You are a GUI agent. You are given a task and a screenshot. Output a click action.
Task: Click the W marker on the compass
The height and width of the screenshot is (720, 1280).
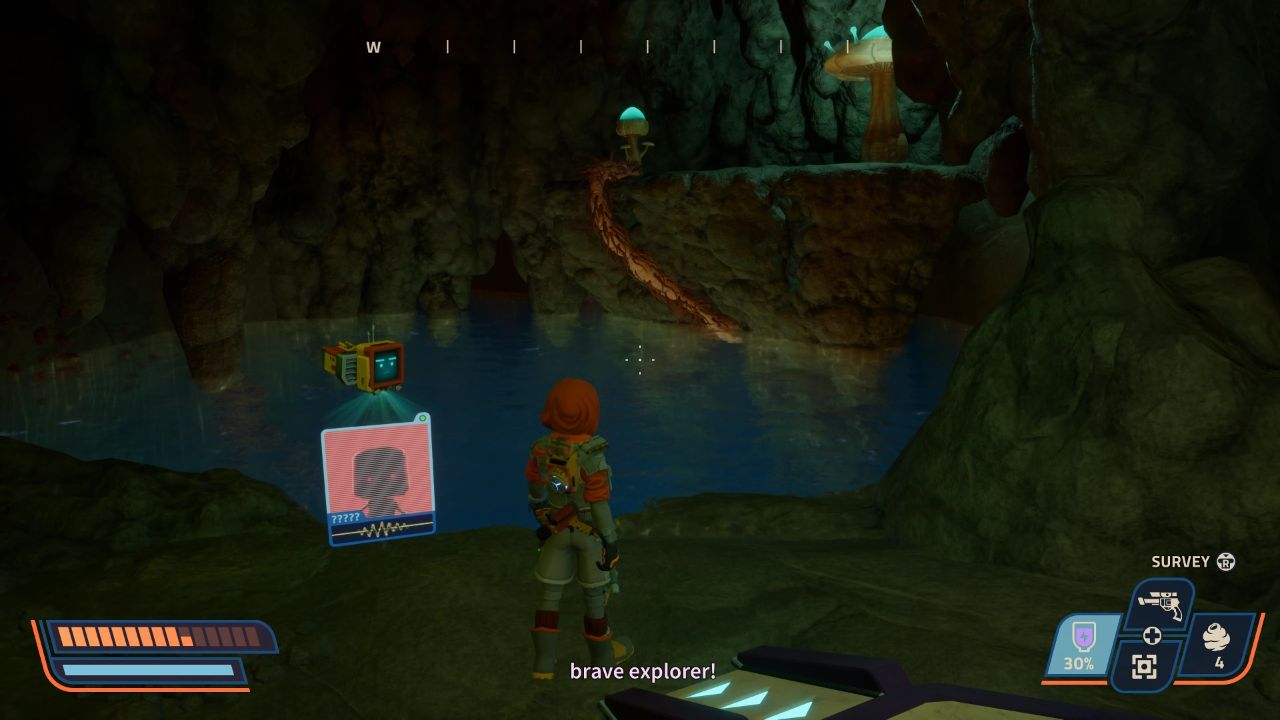point(373,47)
